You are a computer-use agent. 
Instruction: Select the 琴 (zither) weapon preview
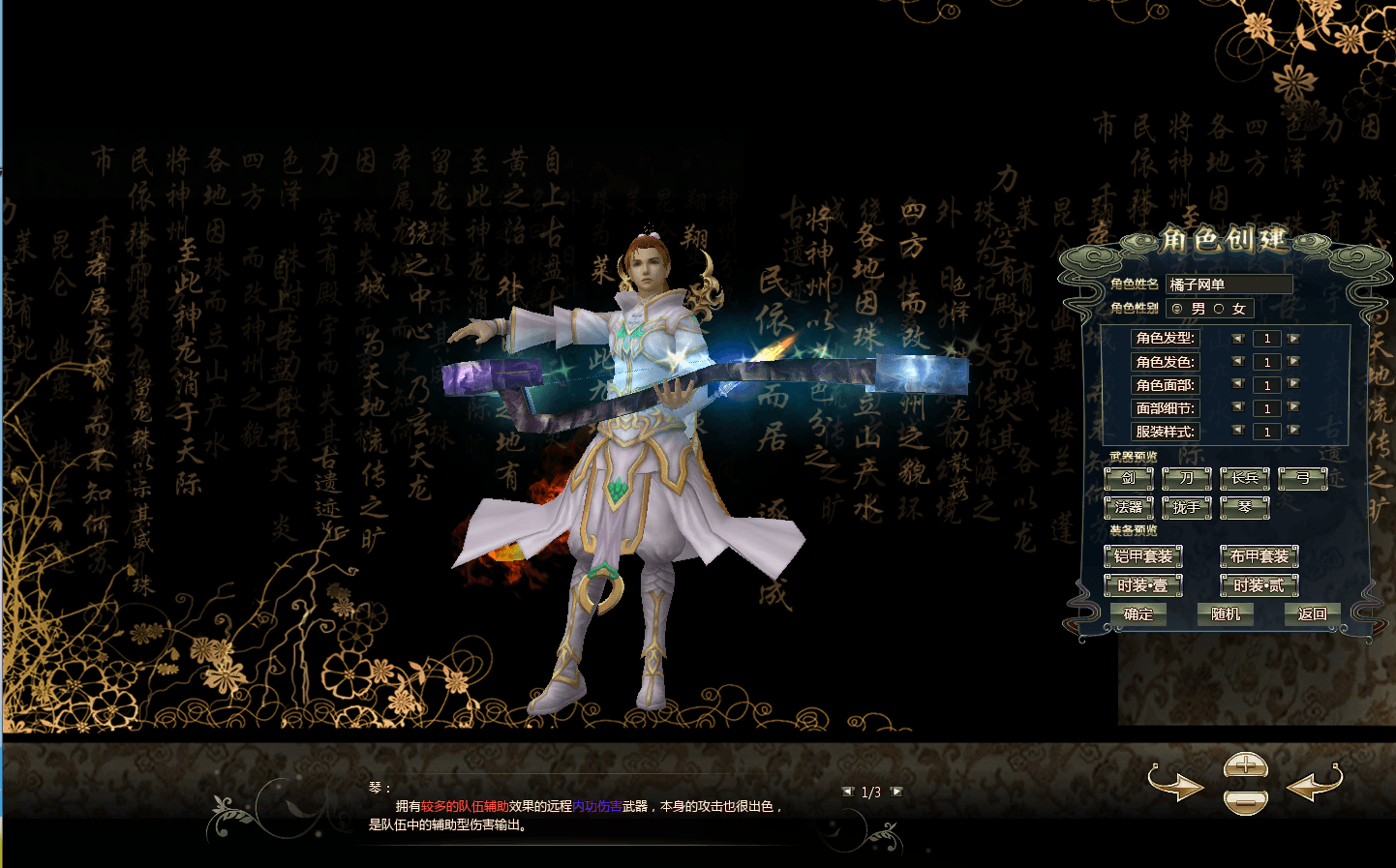[x=1245, y=507]
